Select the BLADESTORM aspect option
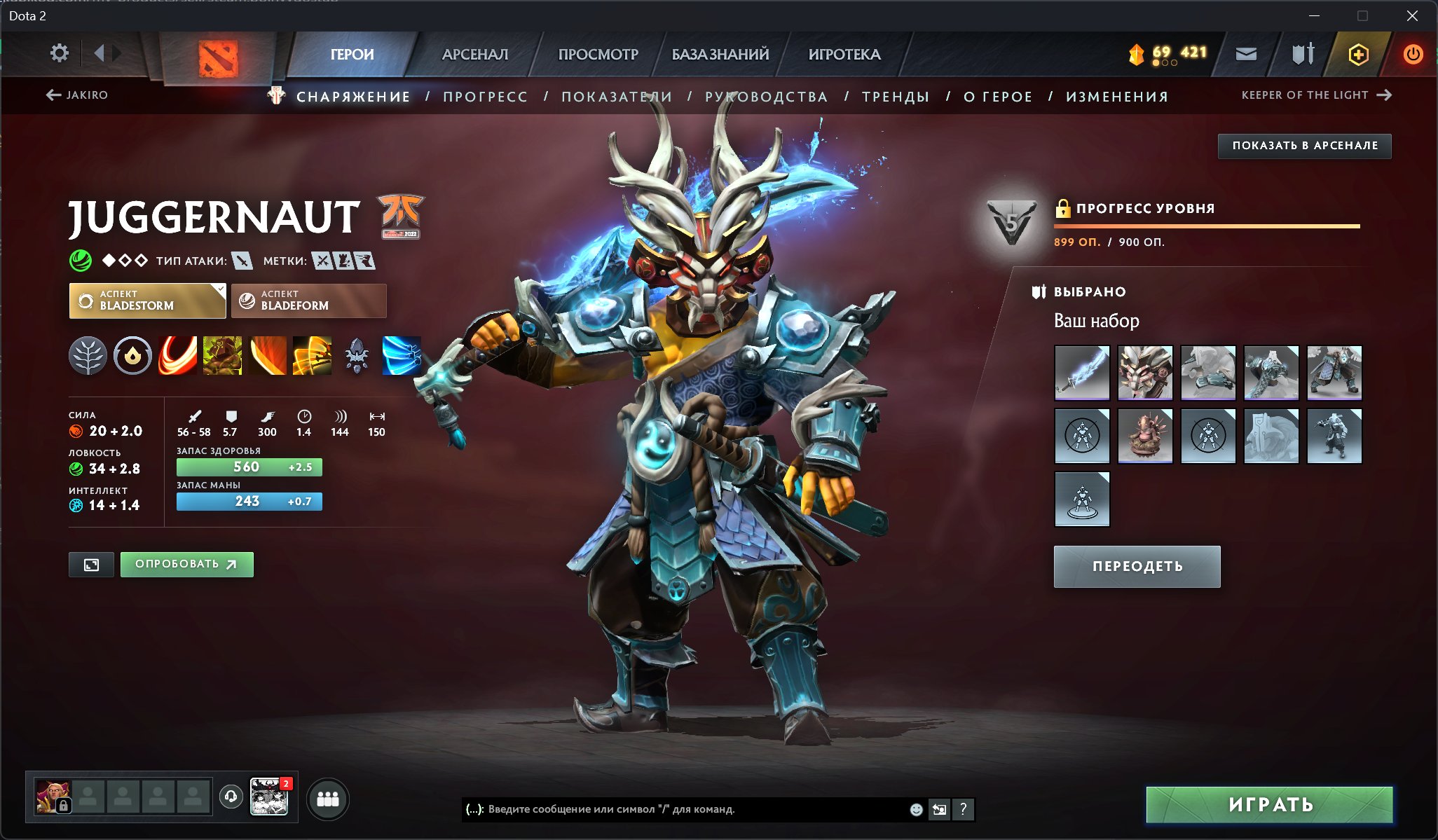The image size is (1438, 840). (146, 301)
